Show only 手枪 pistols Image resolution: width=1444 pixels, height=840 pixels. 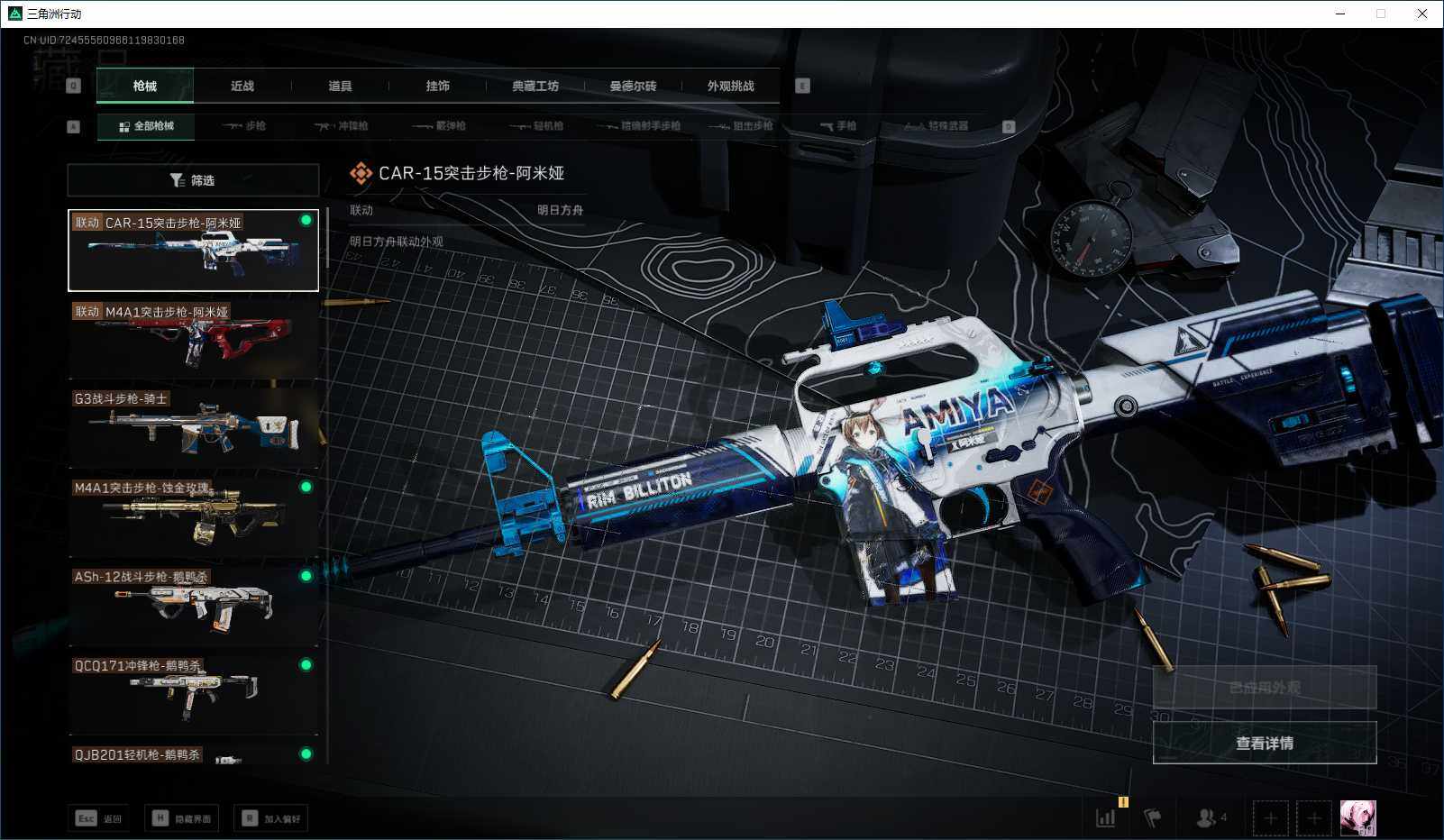pyautogui.click(x=838, y=126)
